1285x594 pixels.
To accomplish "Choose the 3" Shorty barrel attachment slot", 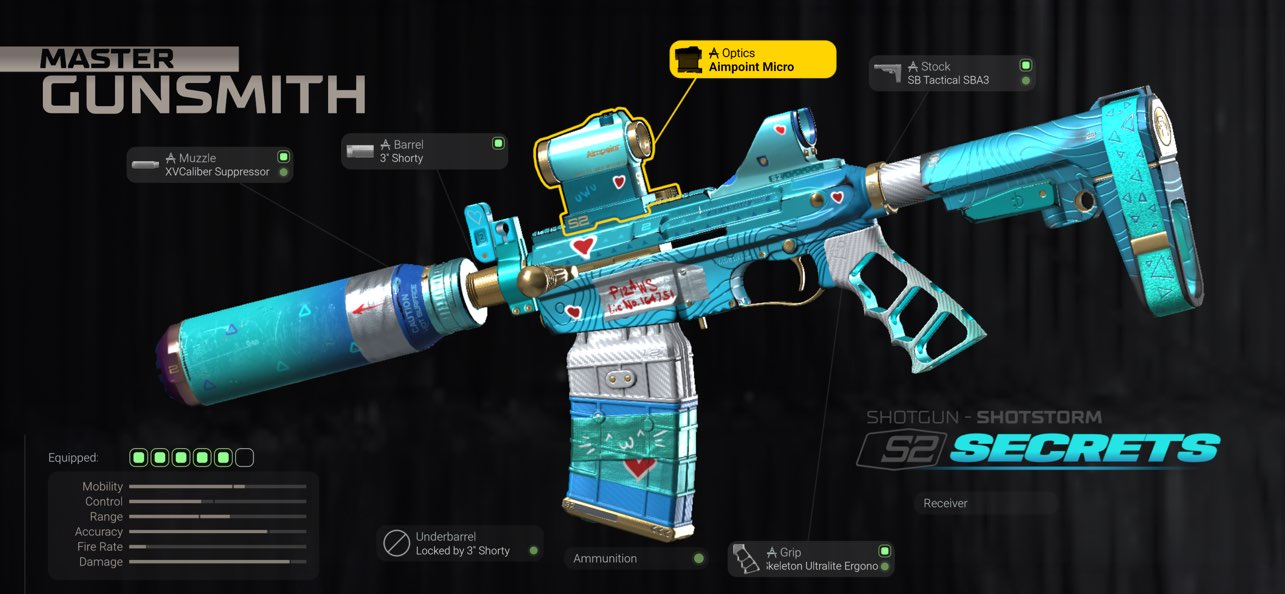I will tap(425, 151).
